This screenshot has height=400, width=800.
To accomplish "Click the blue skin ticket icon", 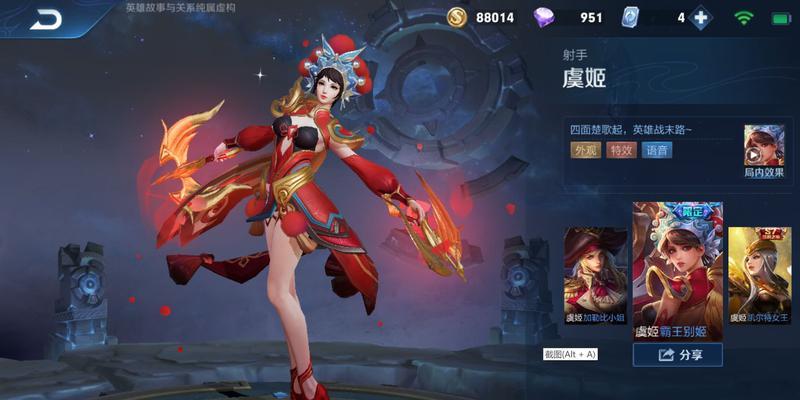I will click(x=629, y=17).
